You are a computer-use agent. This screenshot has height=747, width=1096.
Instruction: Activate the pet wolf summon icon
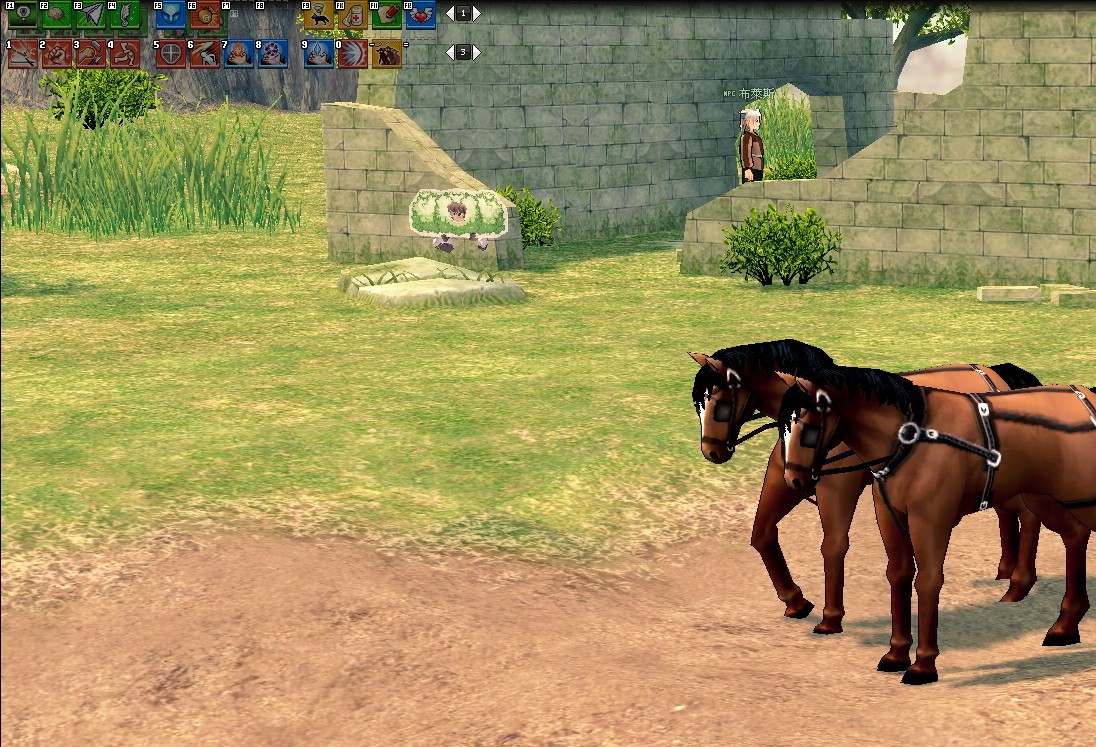[319, 15]
